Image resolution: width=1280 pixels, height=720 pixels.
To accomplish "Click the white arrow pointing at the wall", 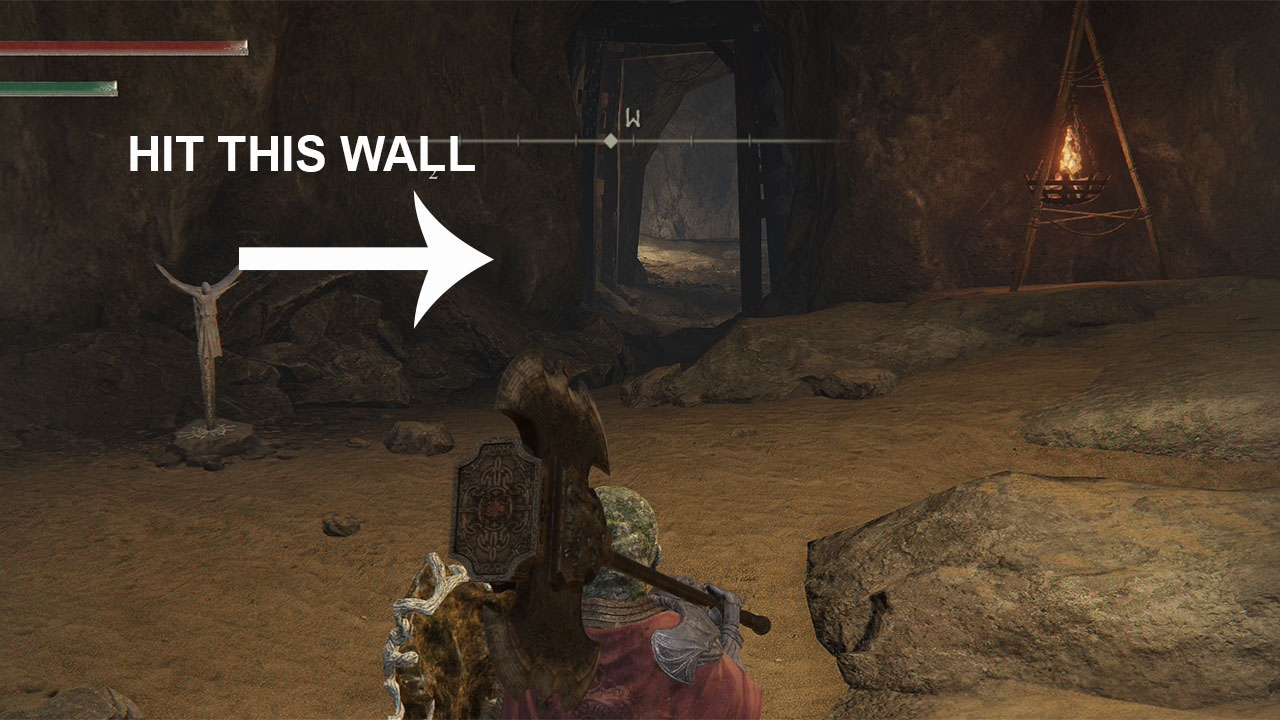I will 370,255.
